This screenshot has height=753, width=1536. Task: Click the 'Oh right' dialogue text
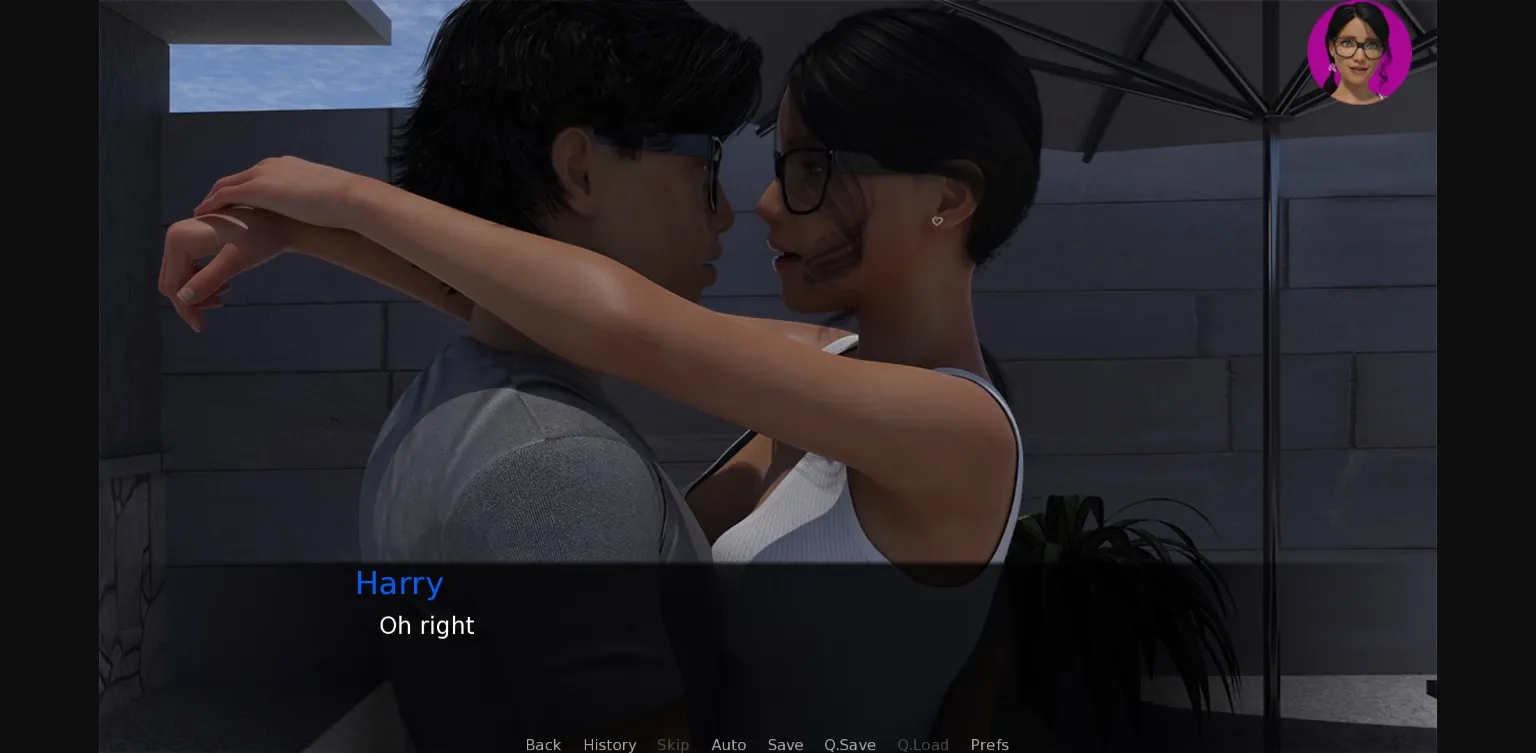427,626
